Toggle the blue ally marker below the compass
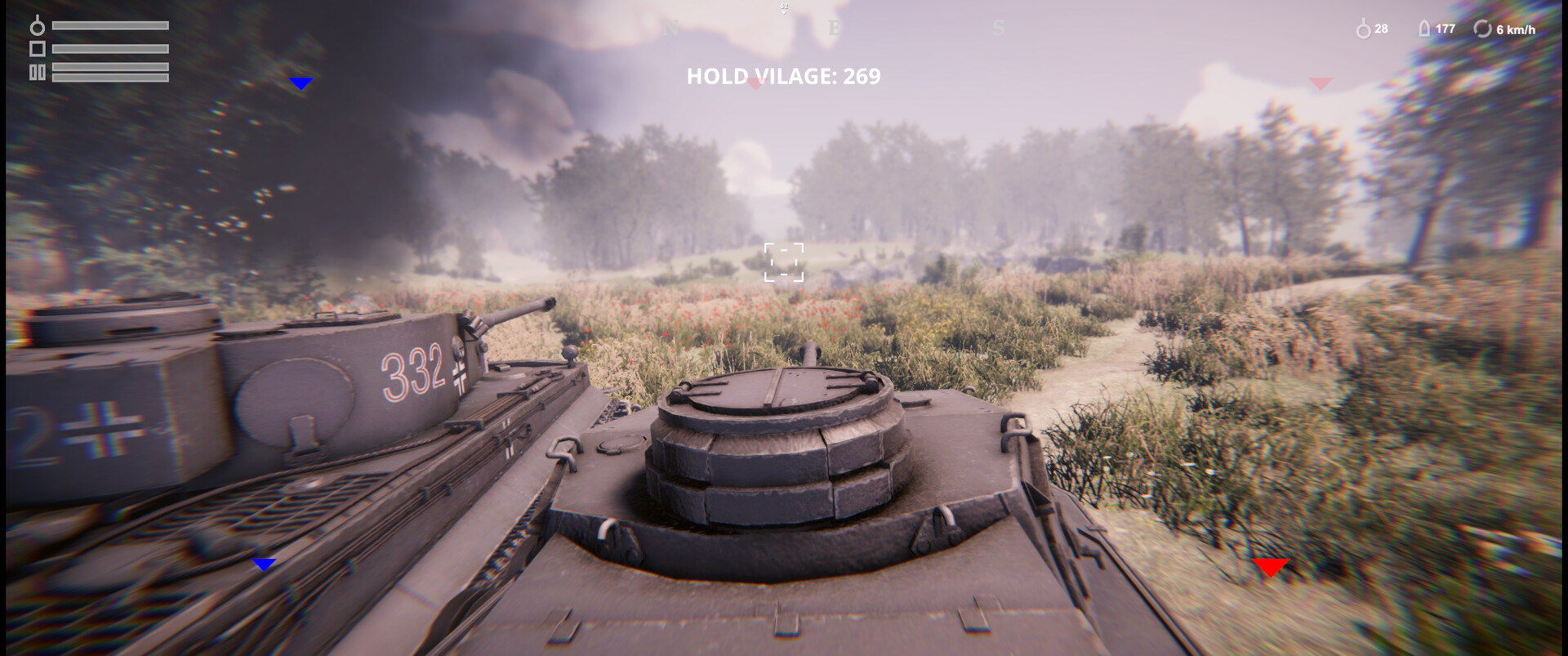This screenshot has width=1568, height=656. [302, 82]
